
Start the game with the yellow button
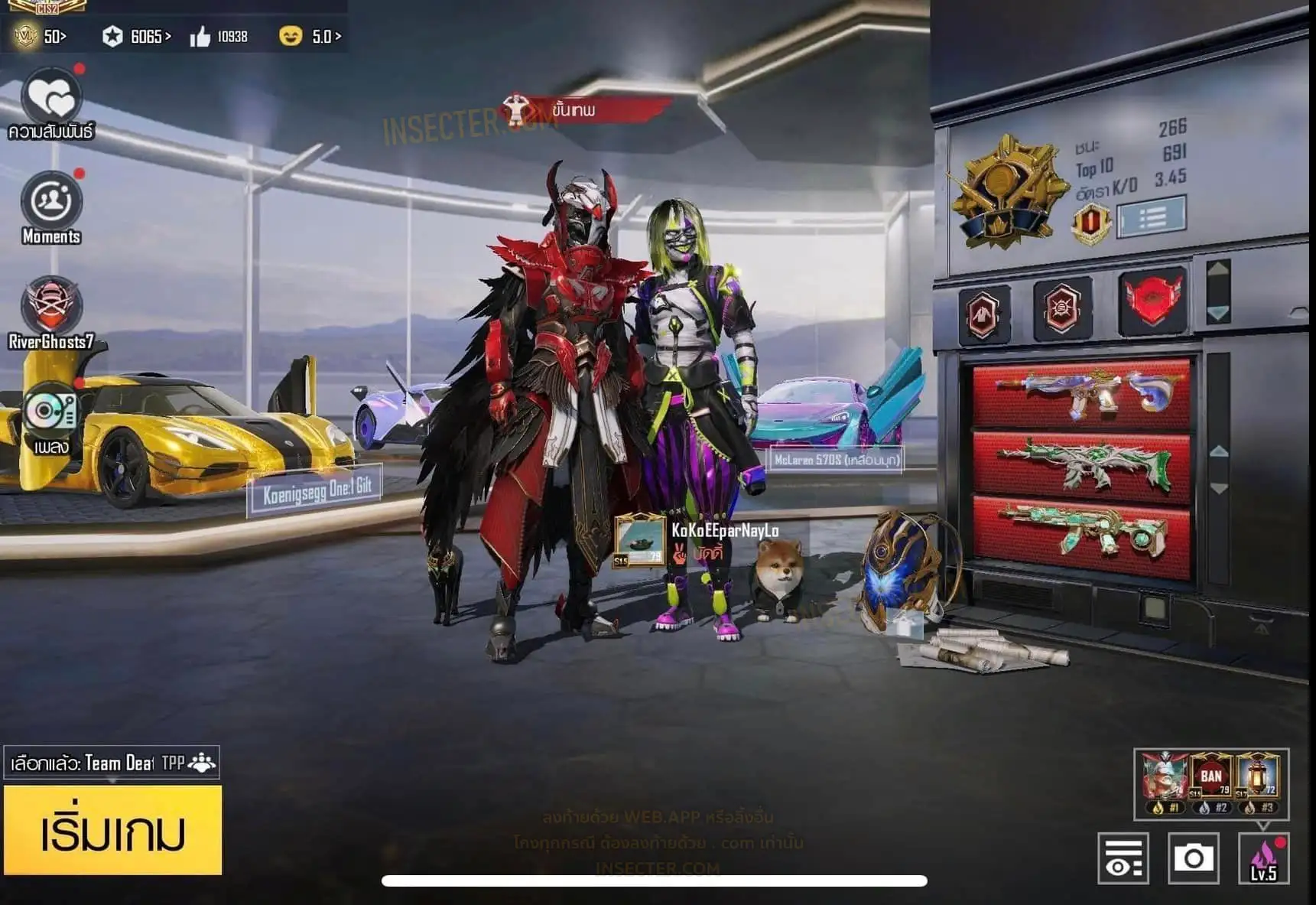pyautogui.click(x=112, y=830)
